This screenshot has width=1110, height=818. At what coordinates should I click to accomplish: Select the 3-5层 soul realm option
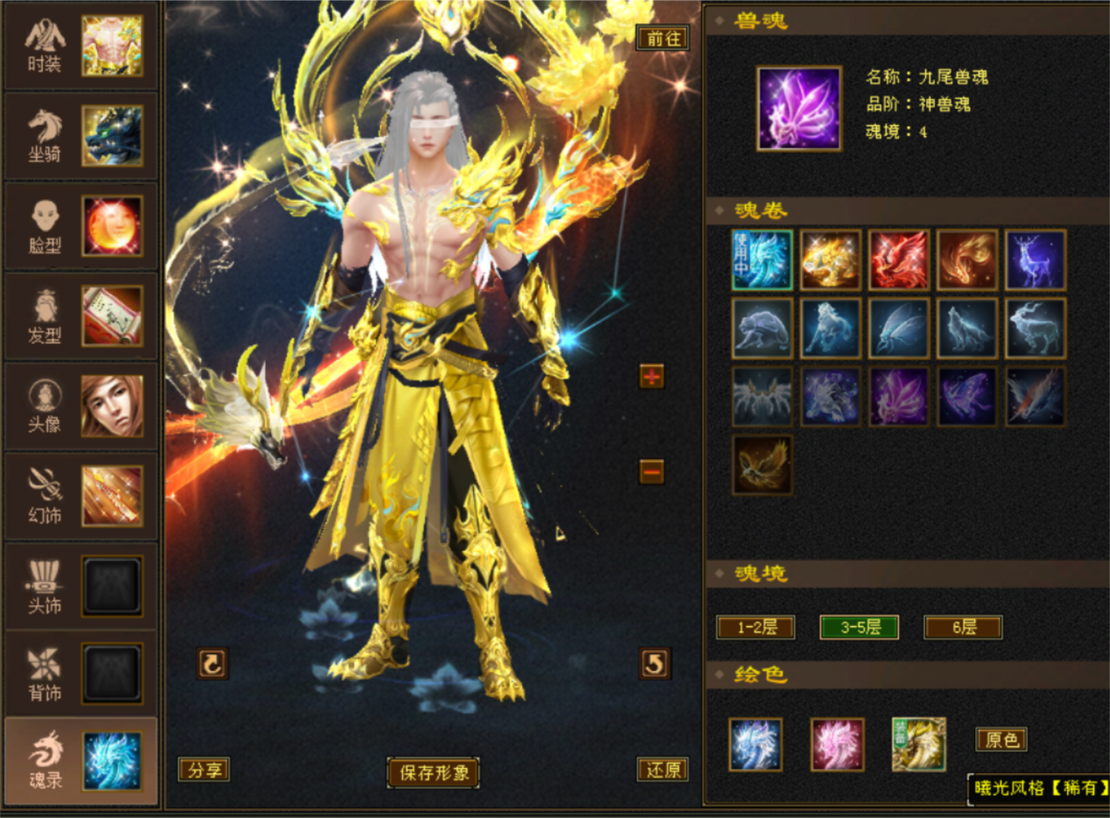pyautogui.click(x=859, y=628)
